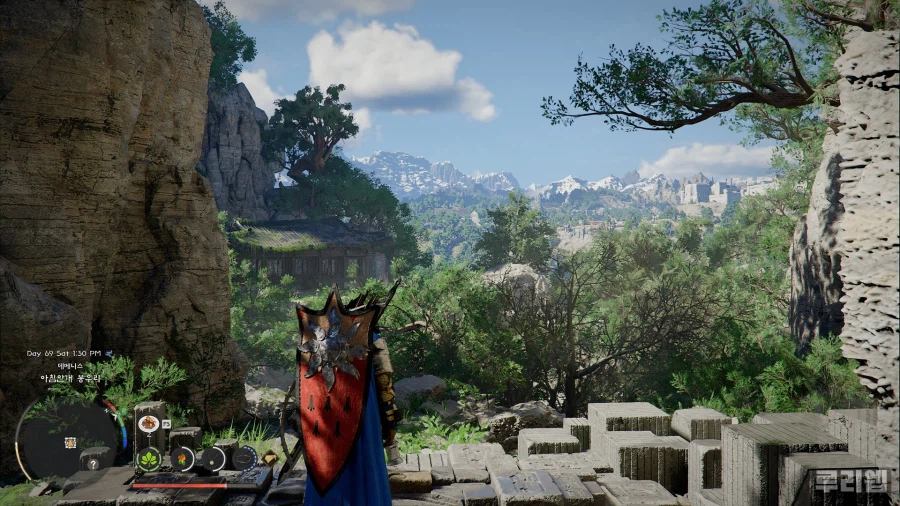Activate the green leaf ability icon
The height and width of the screenshot is (506, 900).
click(x=149, y=460)
